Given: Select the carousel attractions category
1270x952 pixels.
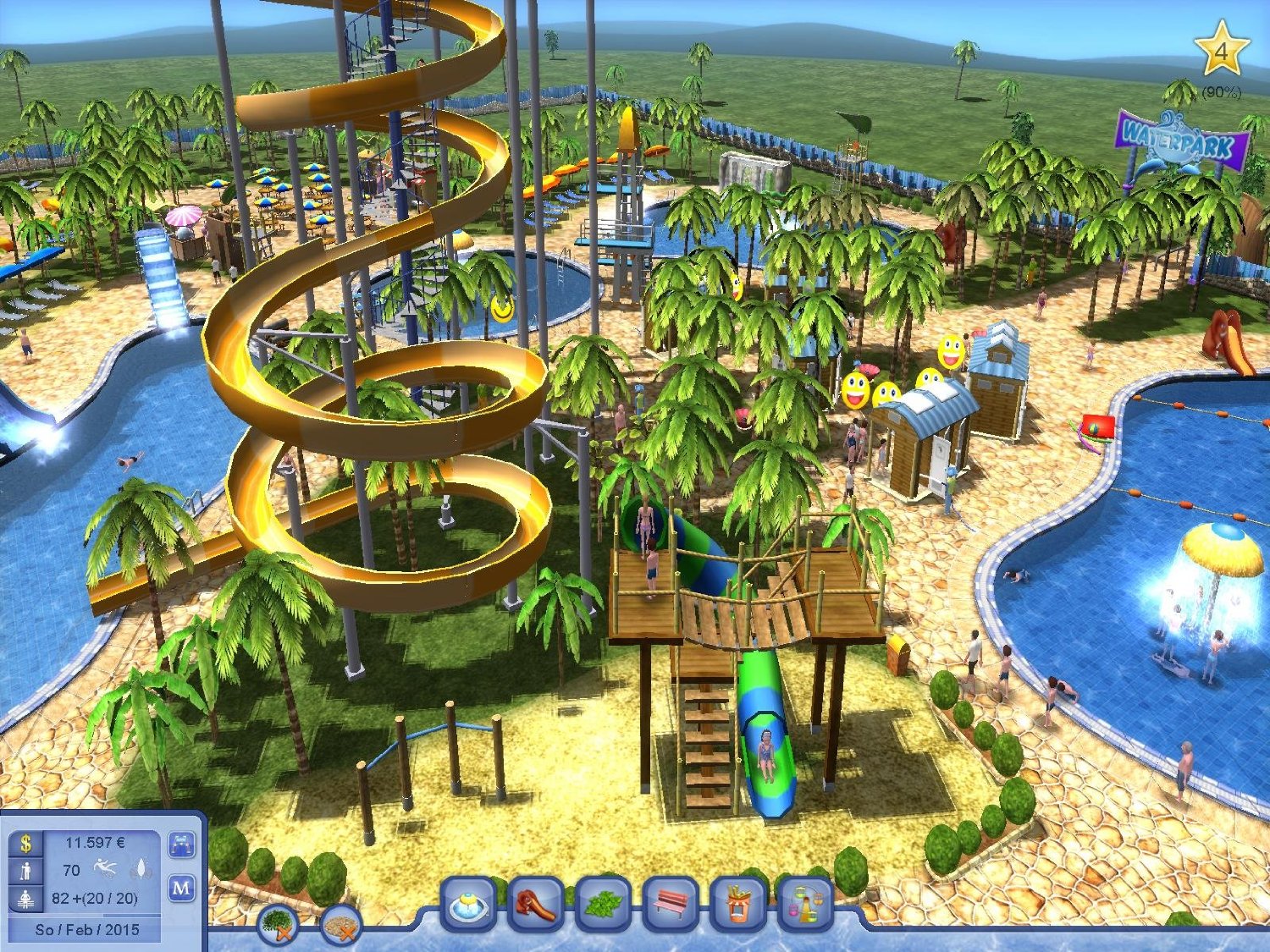Looking at the screenshot, I should coord(804,905).
